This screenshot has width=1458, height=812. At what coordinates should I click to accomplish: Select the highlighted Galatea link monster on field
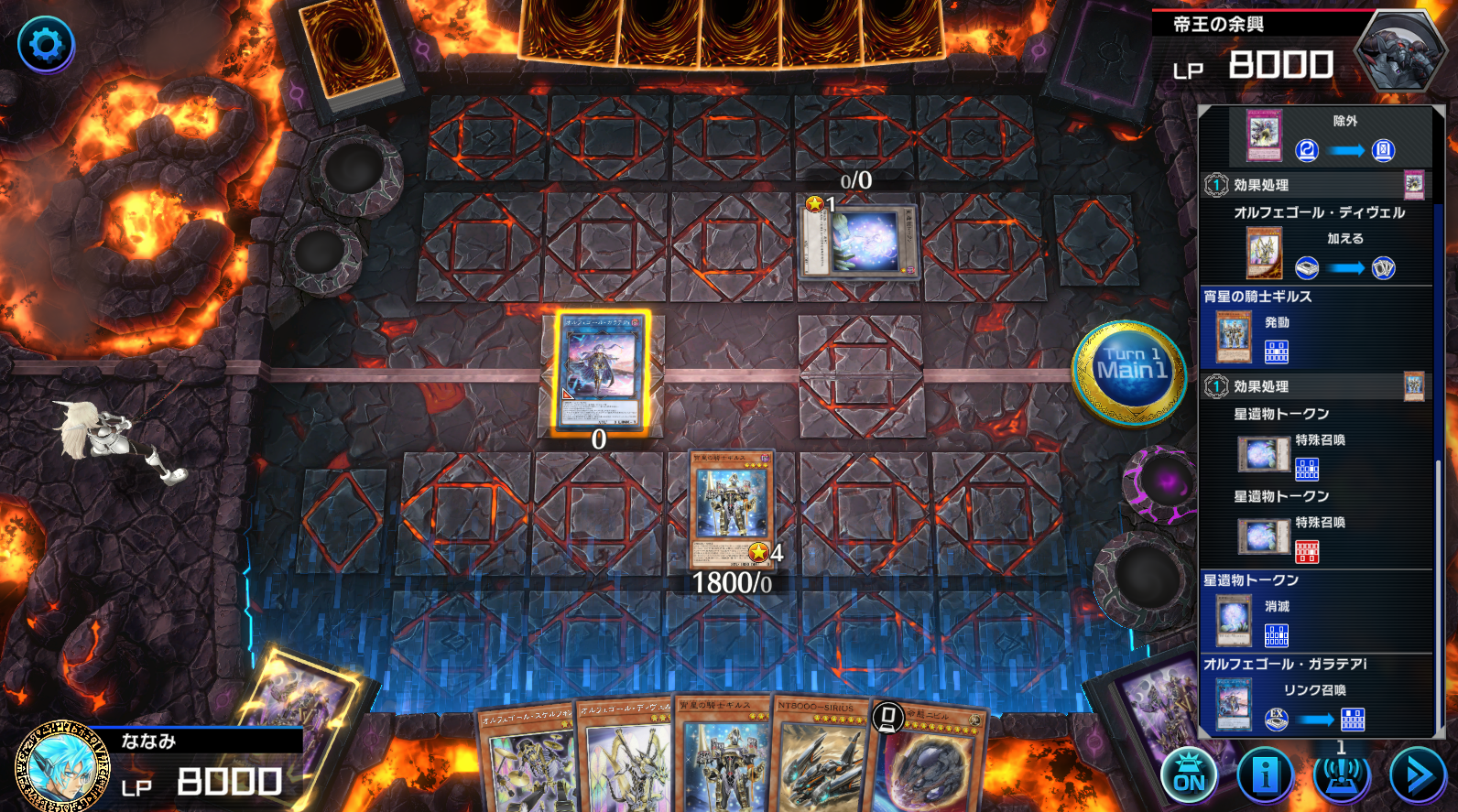(x=600, y=371)
